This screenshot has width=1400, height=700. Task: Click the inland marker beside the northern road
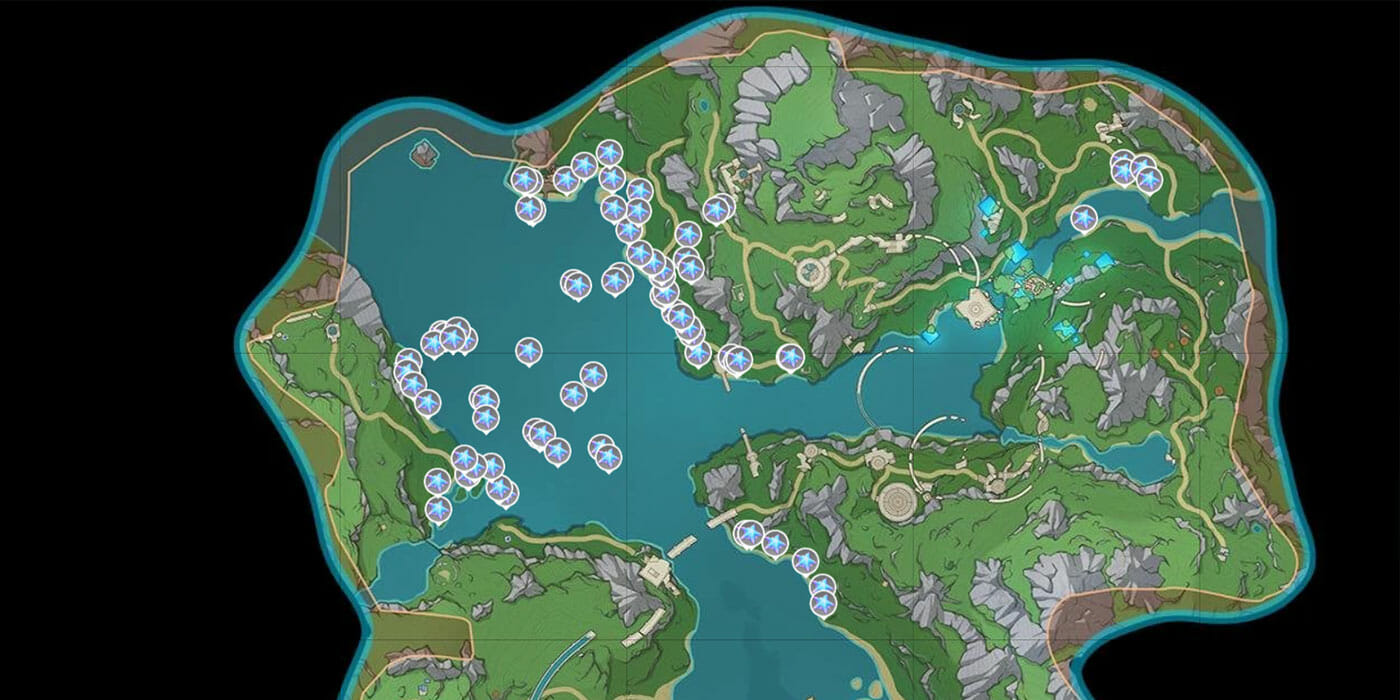tap(717, 209)
